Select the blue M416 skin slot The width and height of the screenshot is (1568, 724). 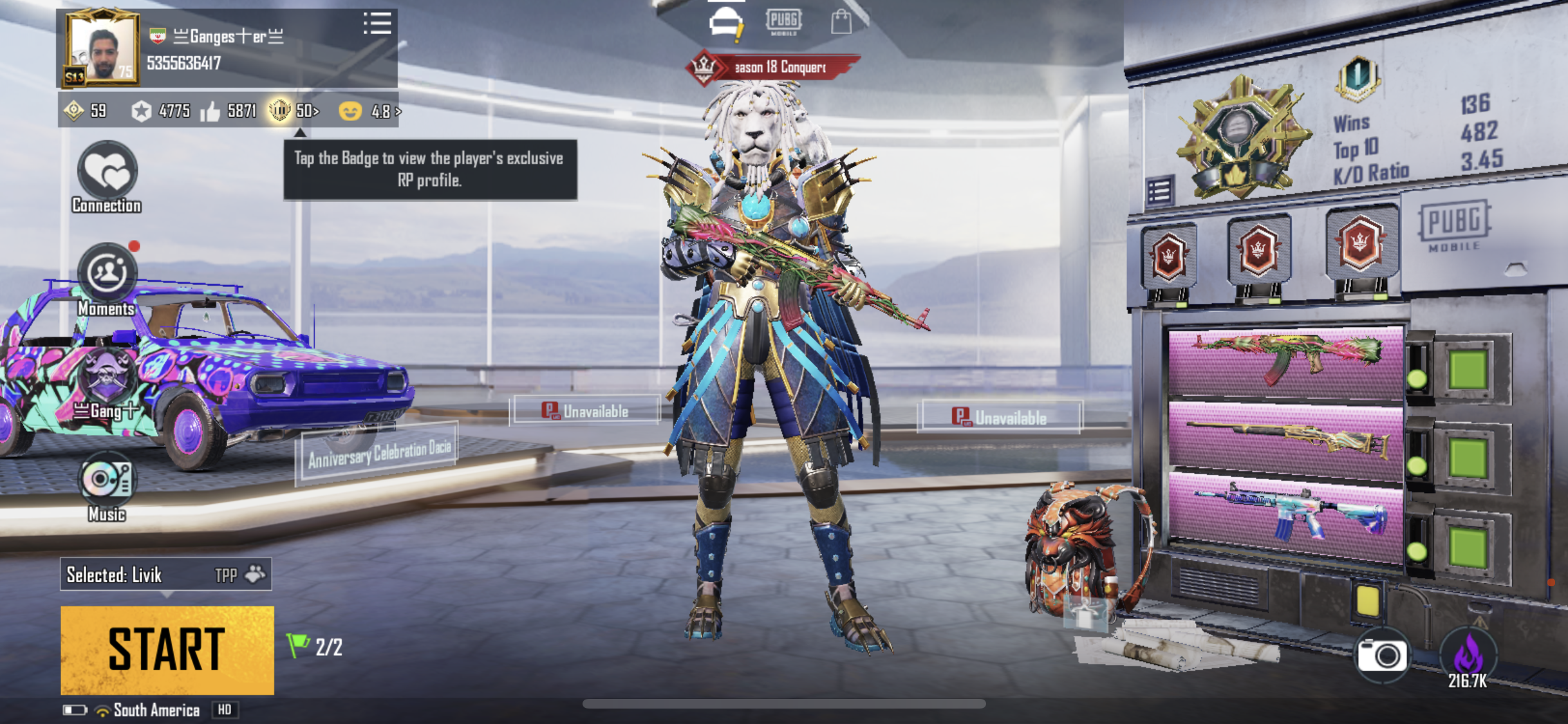click(1286, 515)
